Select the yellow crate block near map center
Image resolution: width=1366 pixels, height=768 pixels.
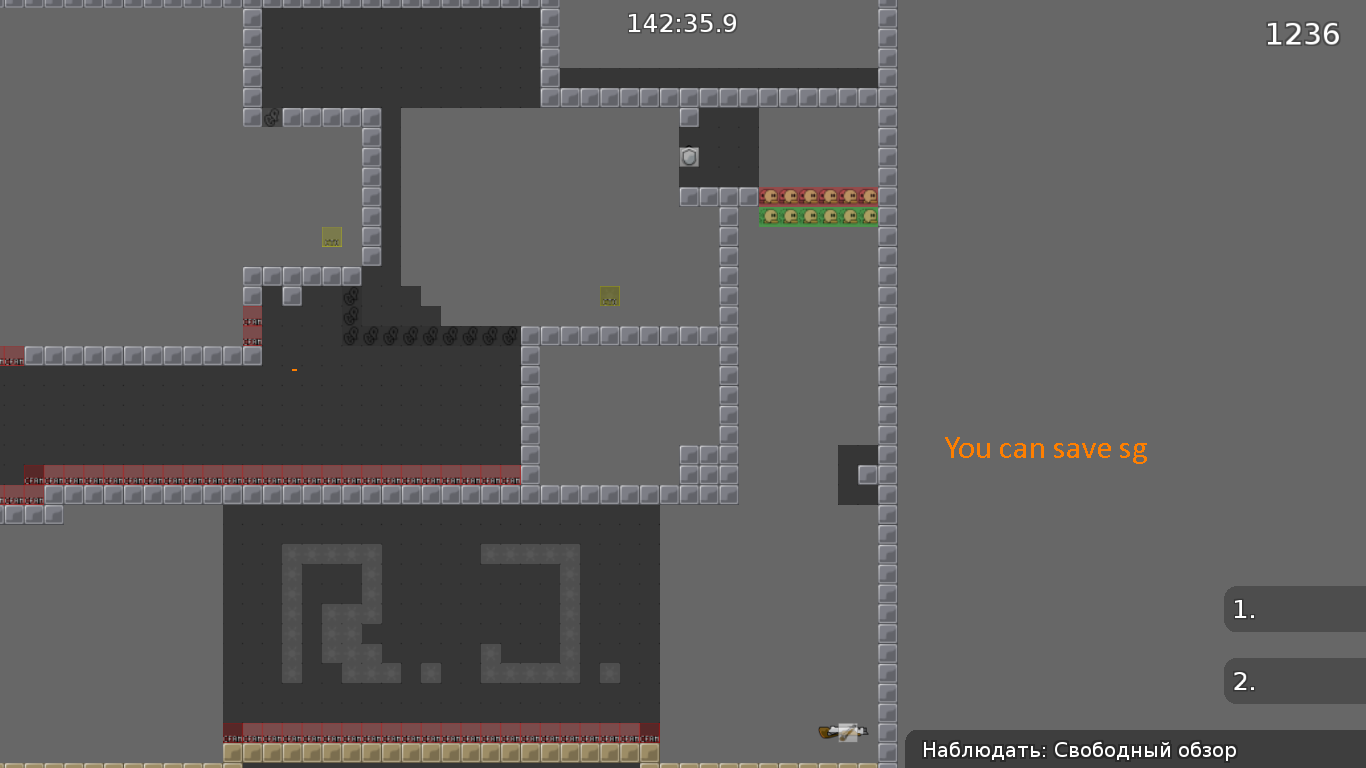click(609, 295)
